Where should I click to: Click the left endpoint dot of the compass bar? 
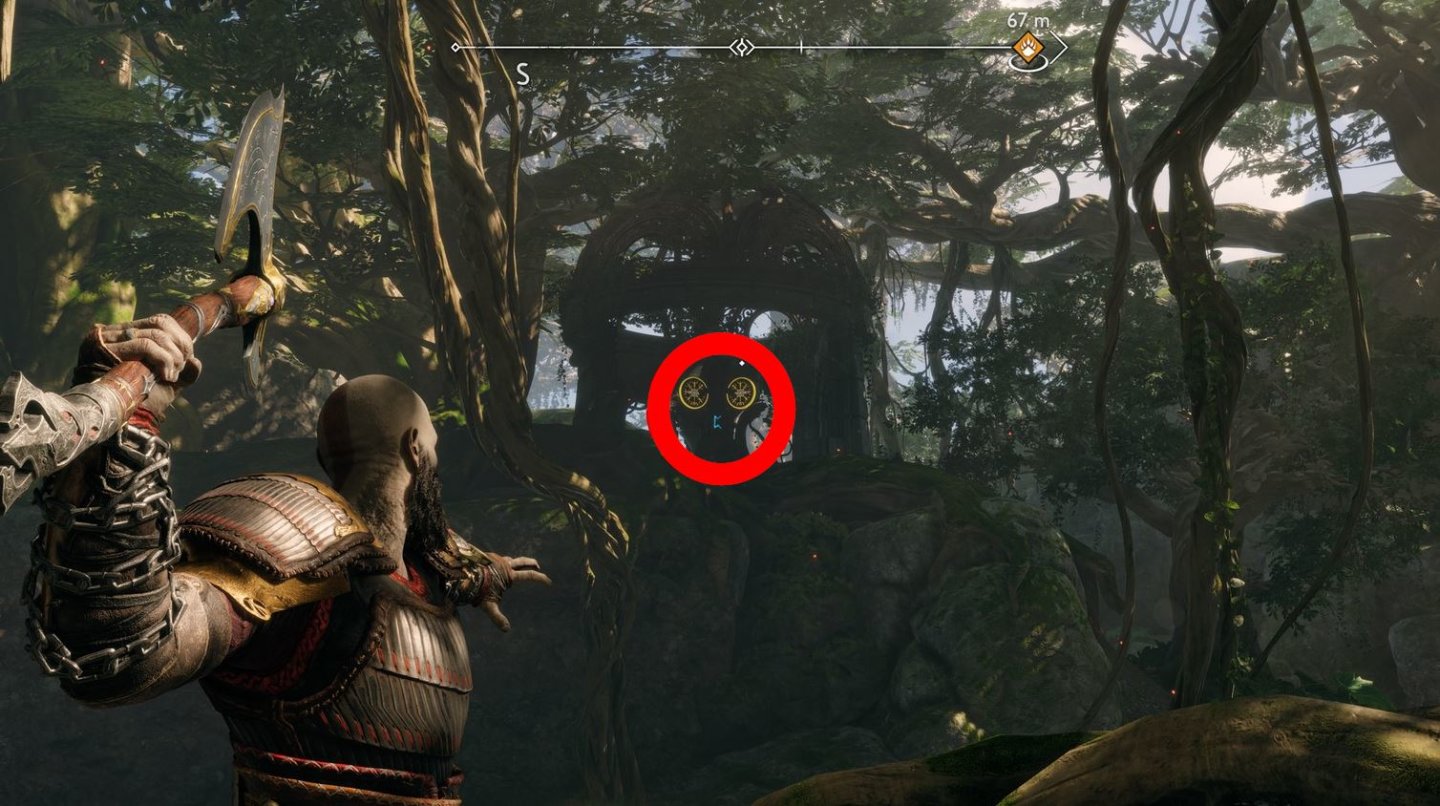point(455,45)
